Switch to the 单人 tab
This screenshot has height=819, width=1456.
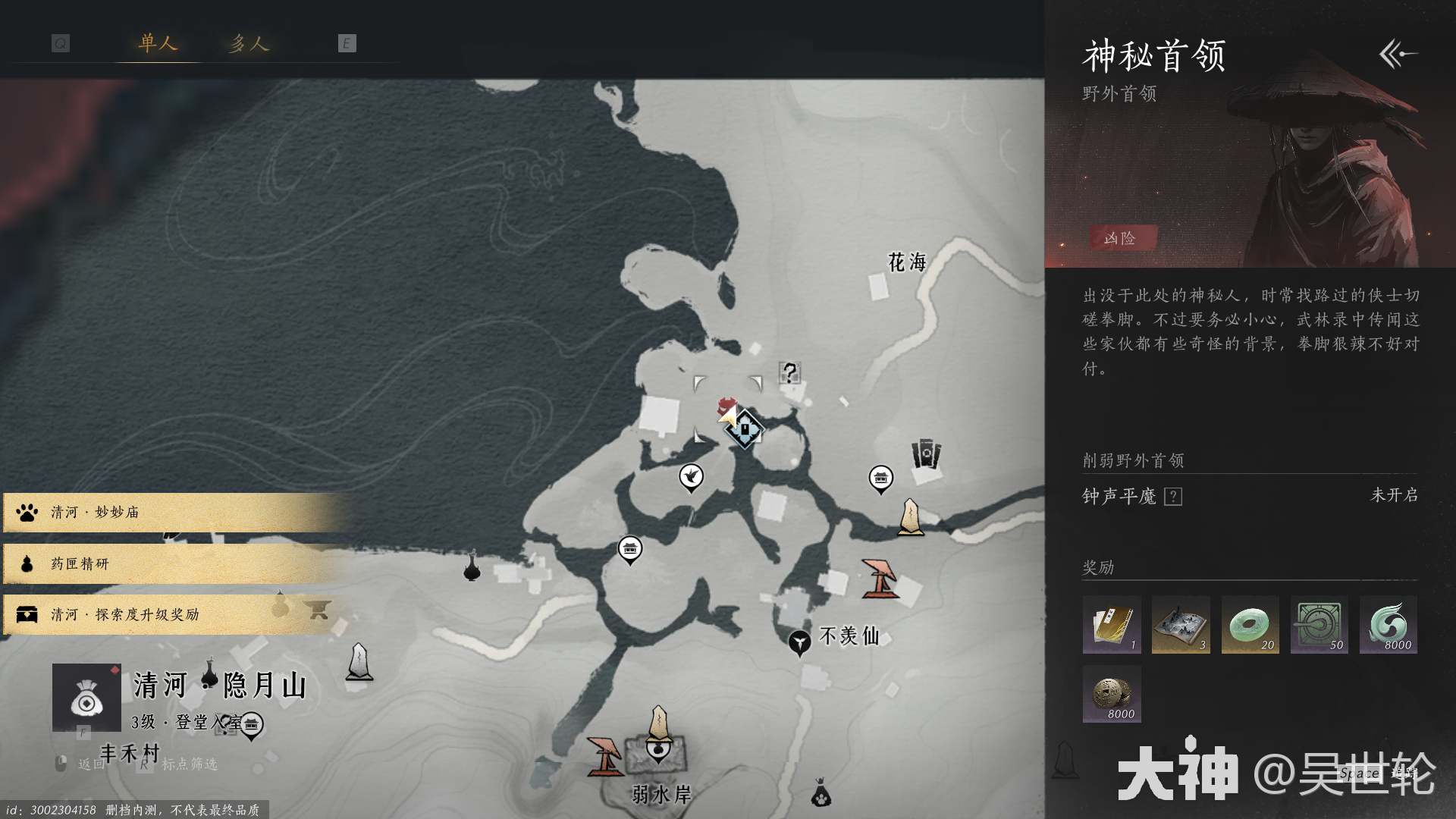[158, 43]
